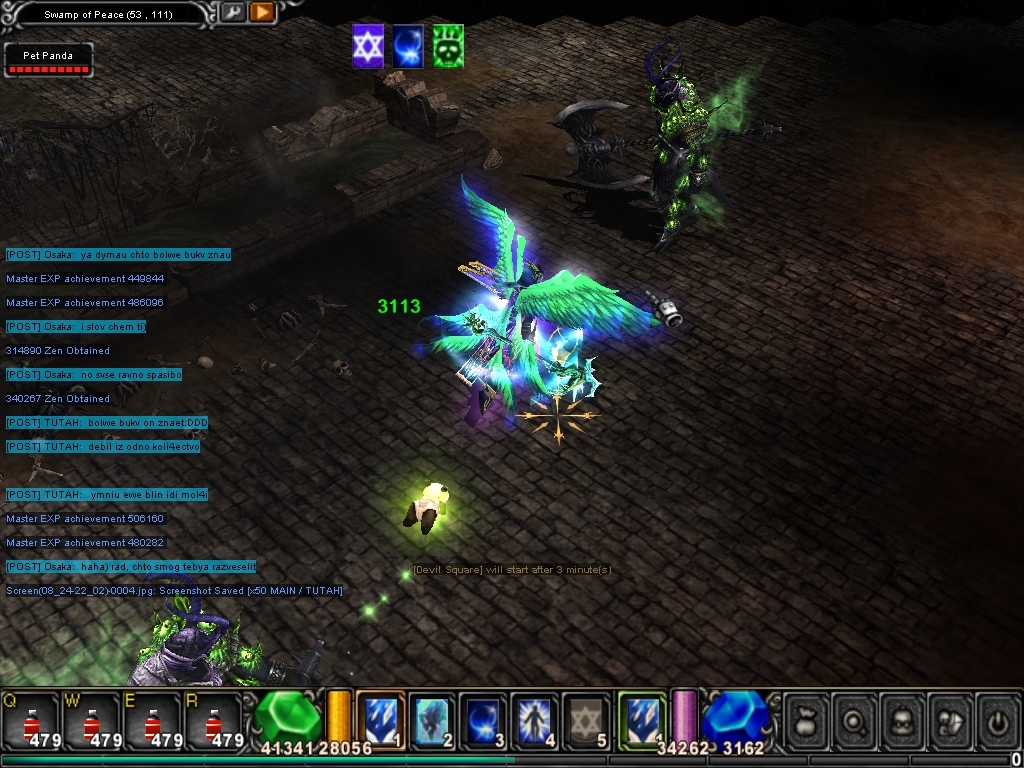
Task: Start the helper with the orange play button
Action: tap(262, 13)
